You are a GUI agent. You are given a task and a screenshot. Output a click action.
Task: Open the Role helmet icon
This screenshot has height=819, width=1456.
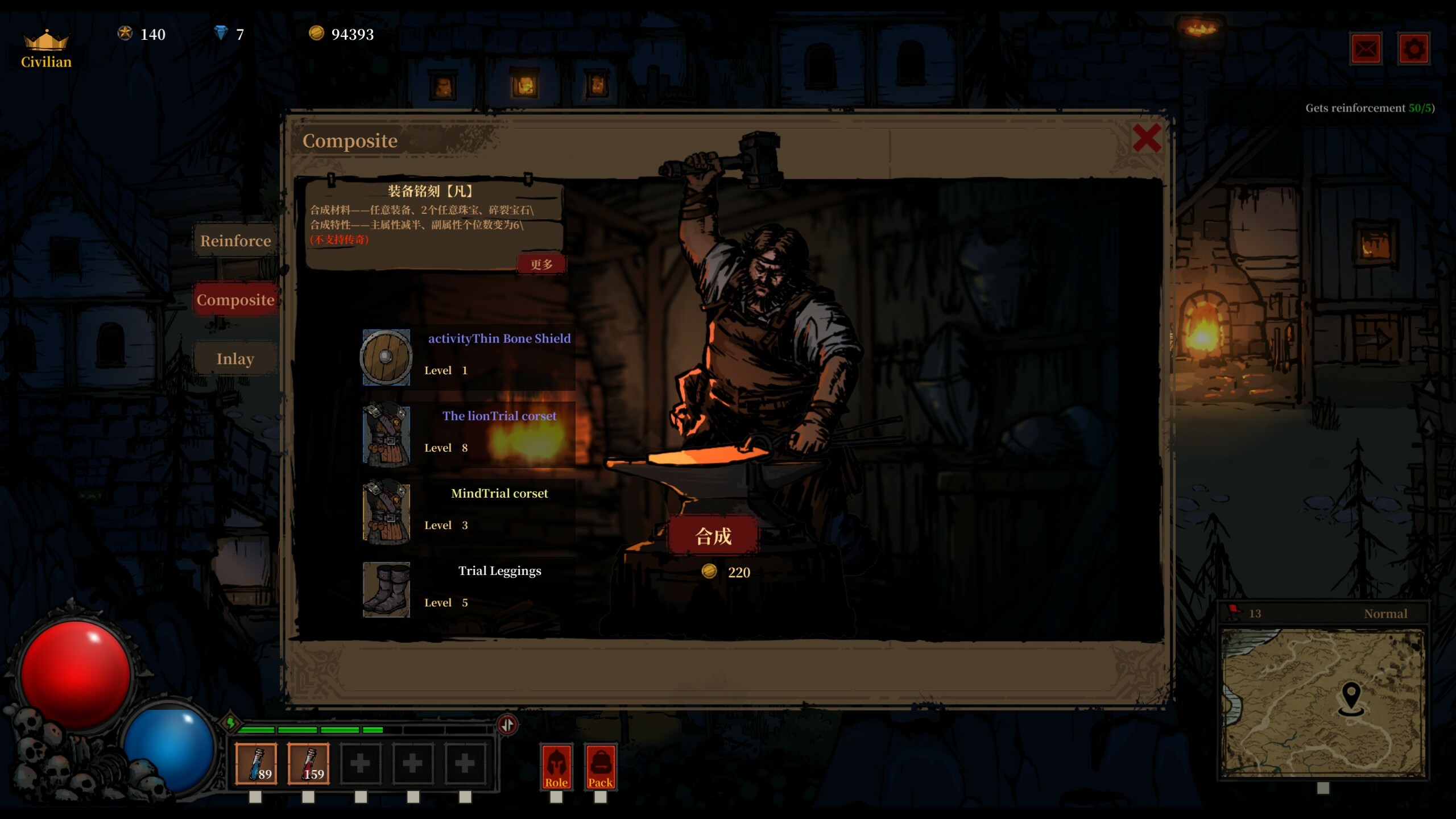coord(557,767)
